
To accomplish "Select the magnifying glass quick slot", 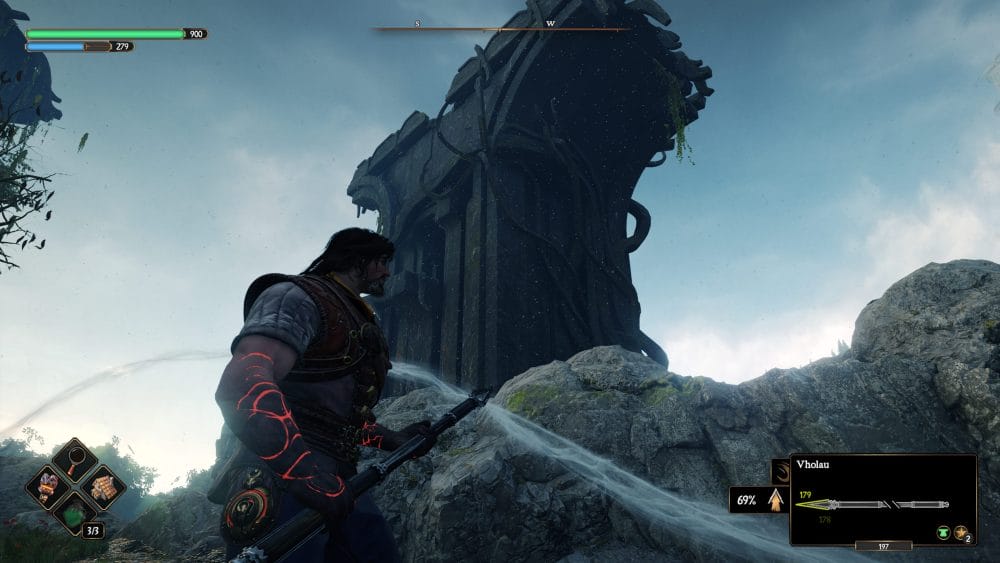I will click(x=75, y=460).
